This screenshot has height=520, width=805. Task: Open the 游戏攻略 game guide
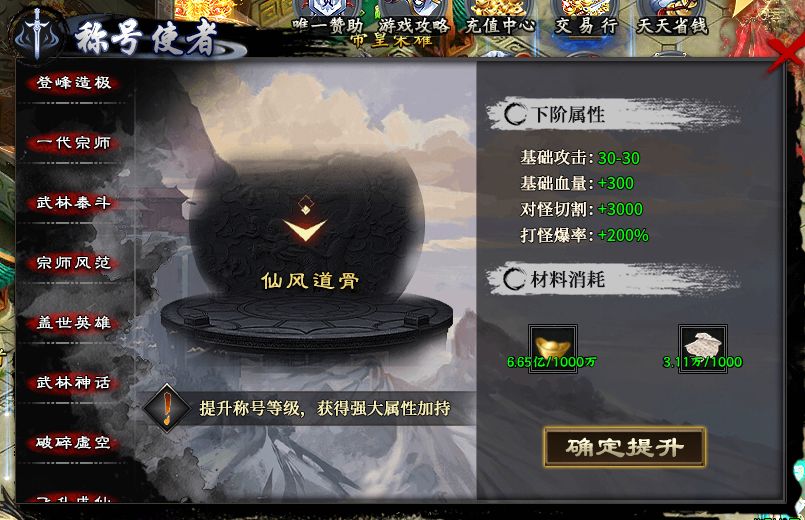pos(414,26)
